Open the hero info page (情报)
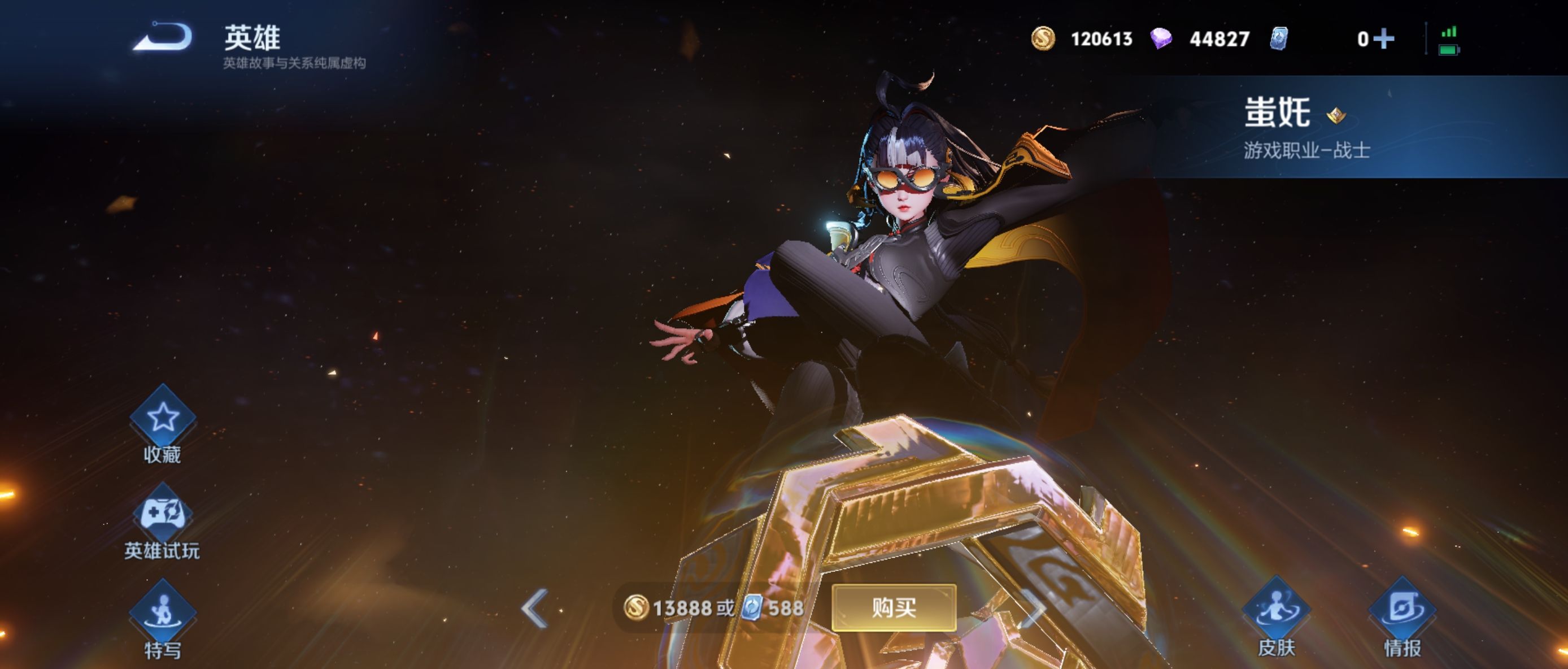The height and width of the screenshot is (669, 1568). tap(1403, 610)
